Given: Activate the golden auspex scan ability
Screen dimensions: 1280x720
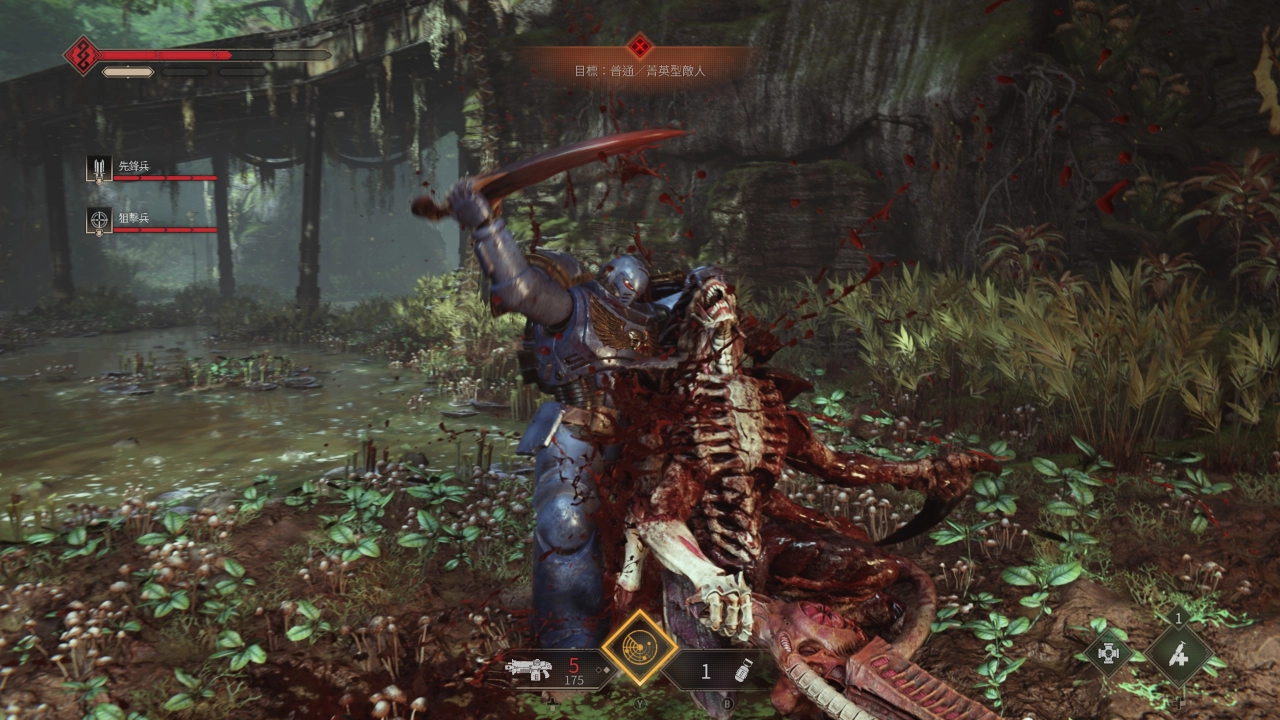Looking at the screenshot, I should click(639, 647).
